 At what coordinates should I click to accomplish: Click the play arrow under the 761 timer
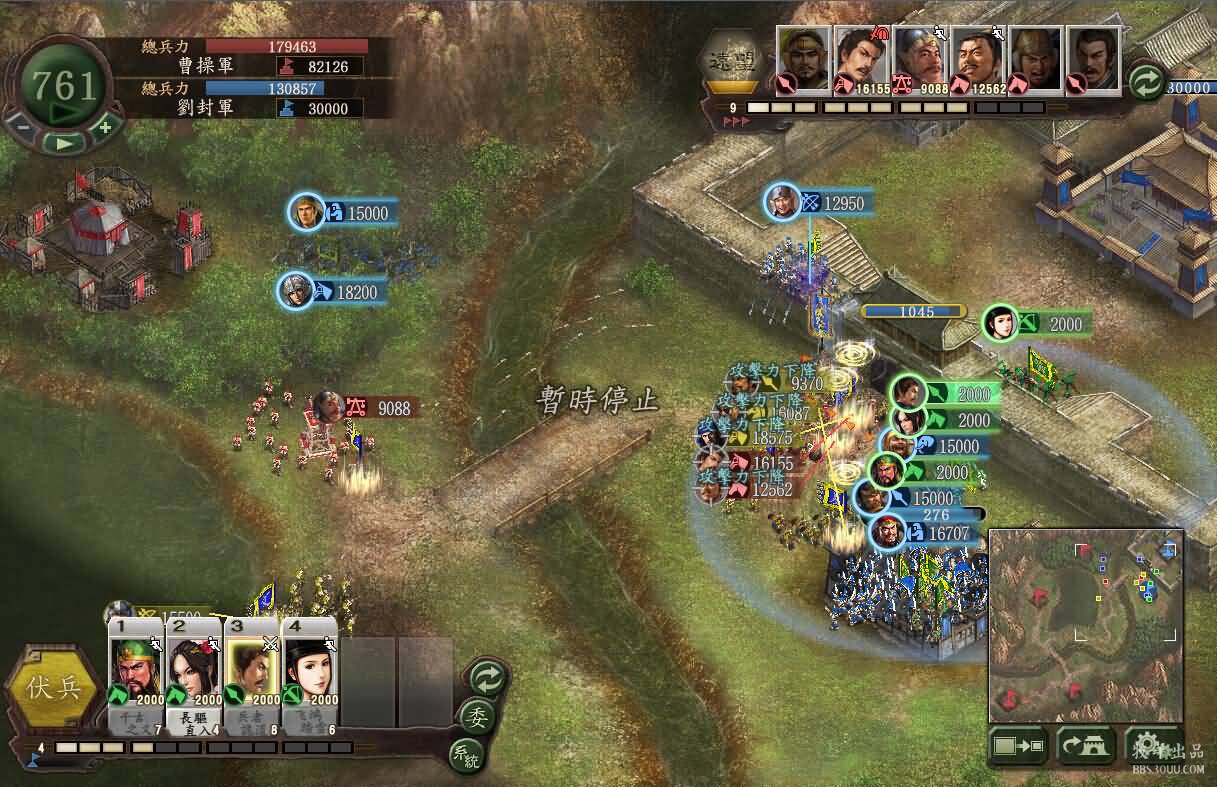(x=64, y=142)
